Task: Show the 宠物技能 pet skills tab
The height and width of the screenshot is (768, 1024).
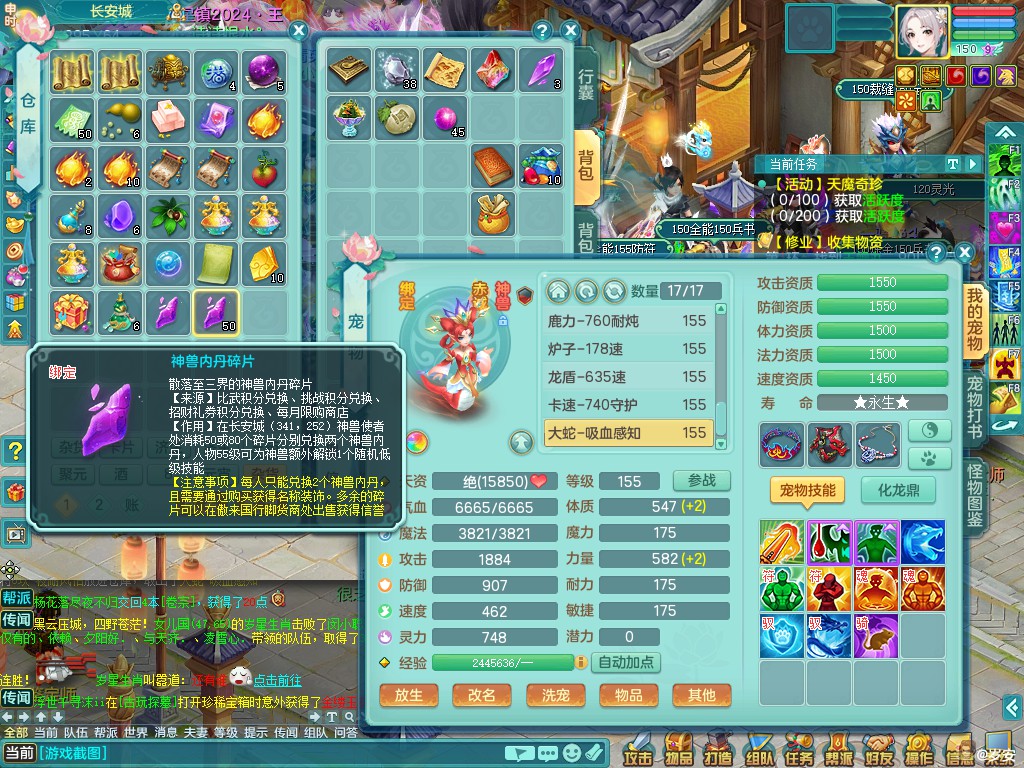Action: pos(806,490)
